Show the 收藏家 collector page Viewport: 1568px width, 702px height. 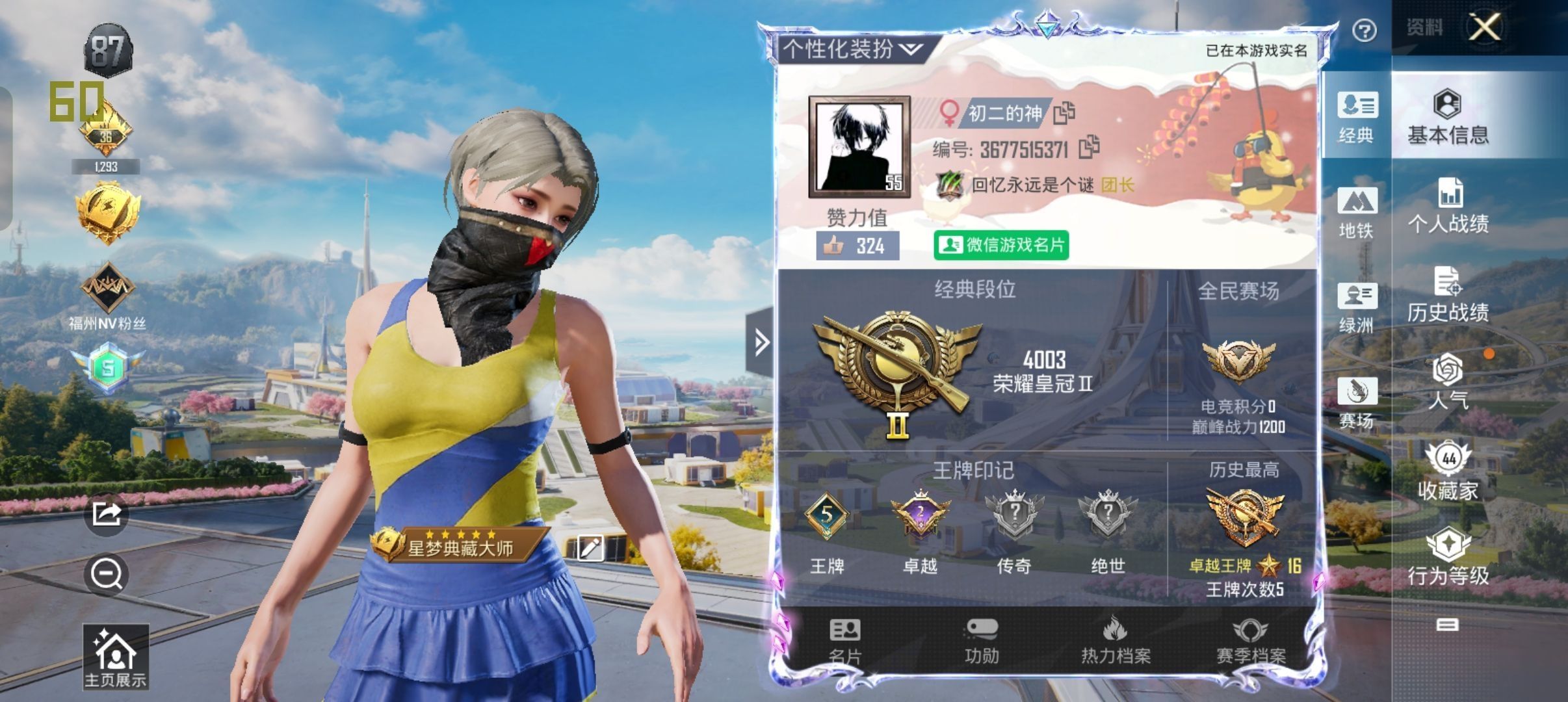1448,471
